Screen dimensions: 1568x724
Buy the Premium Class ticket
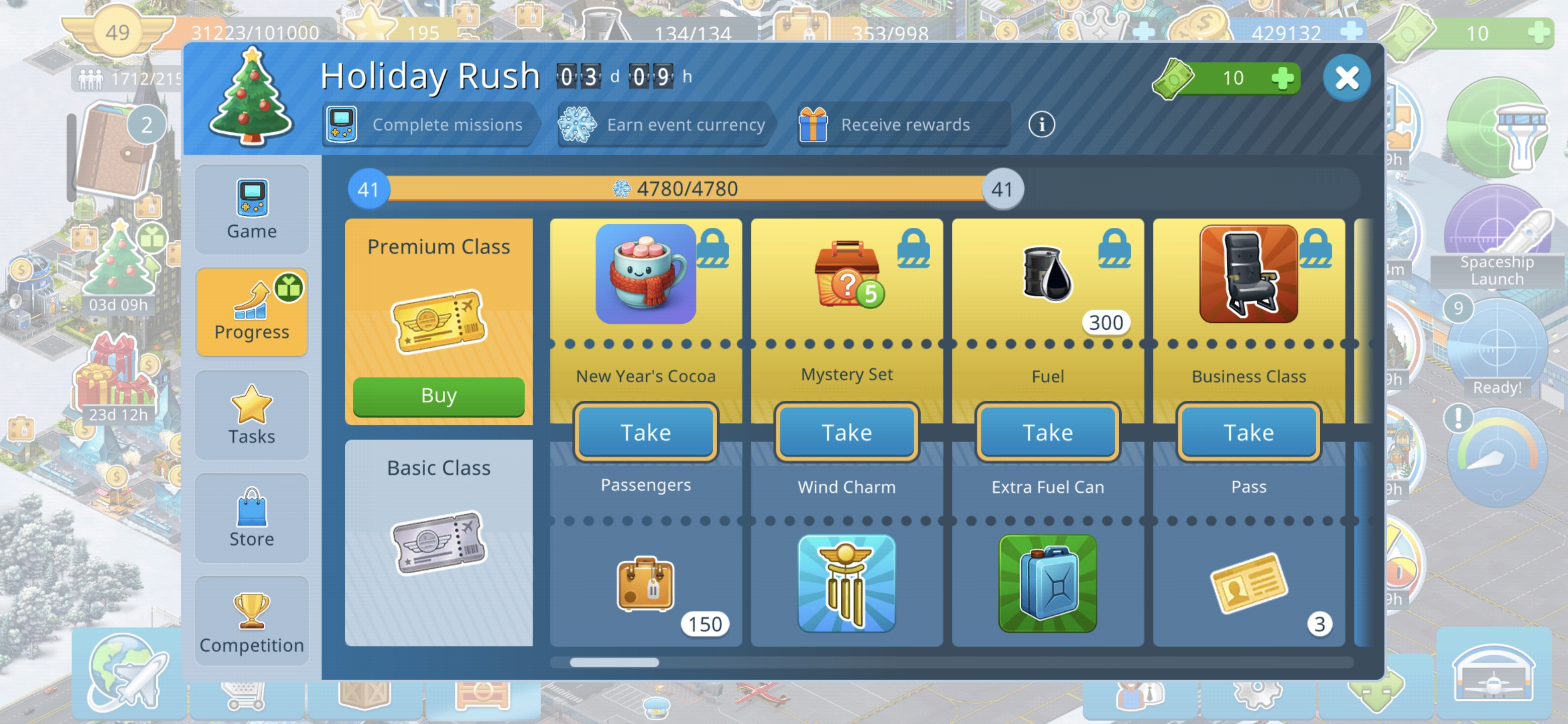point(438,396)
